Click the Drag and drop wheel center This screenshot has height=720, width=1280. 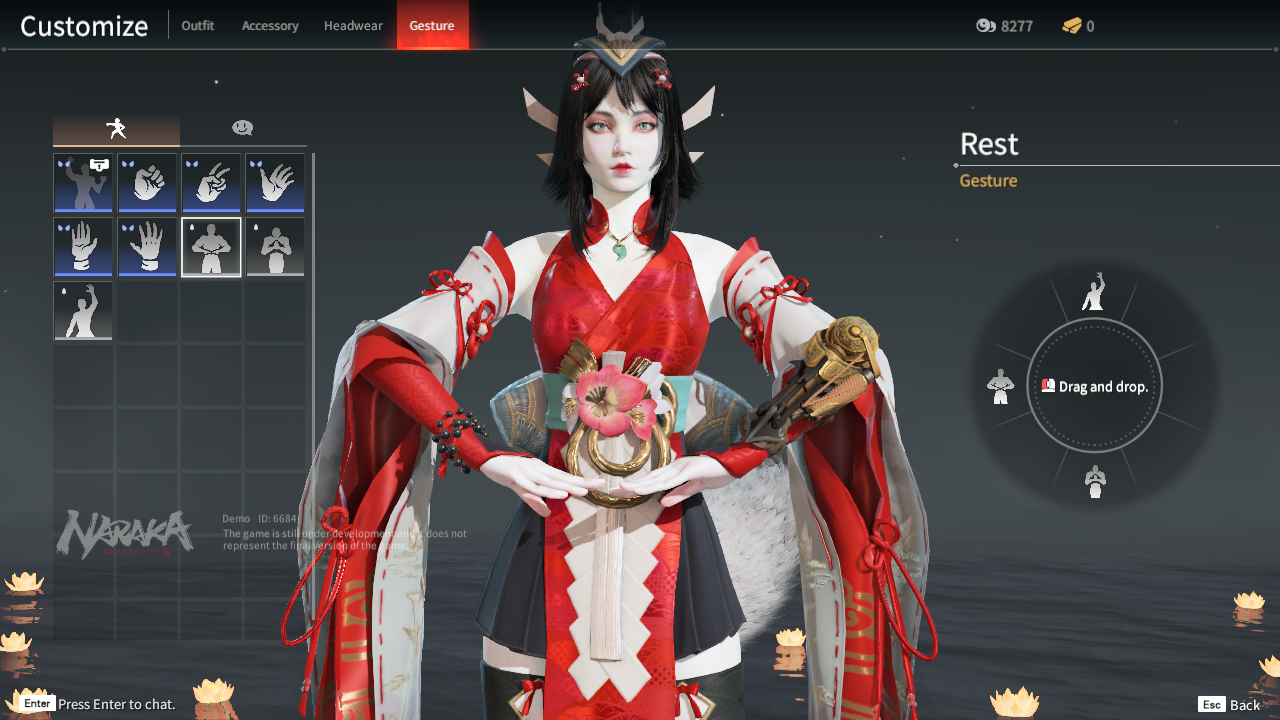point(1094,386)
